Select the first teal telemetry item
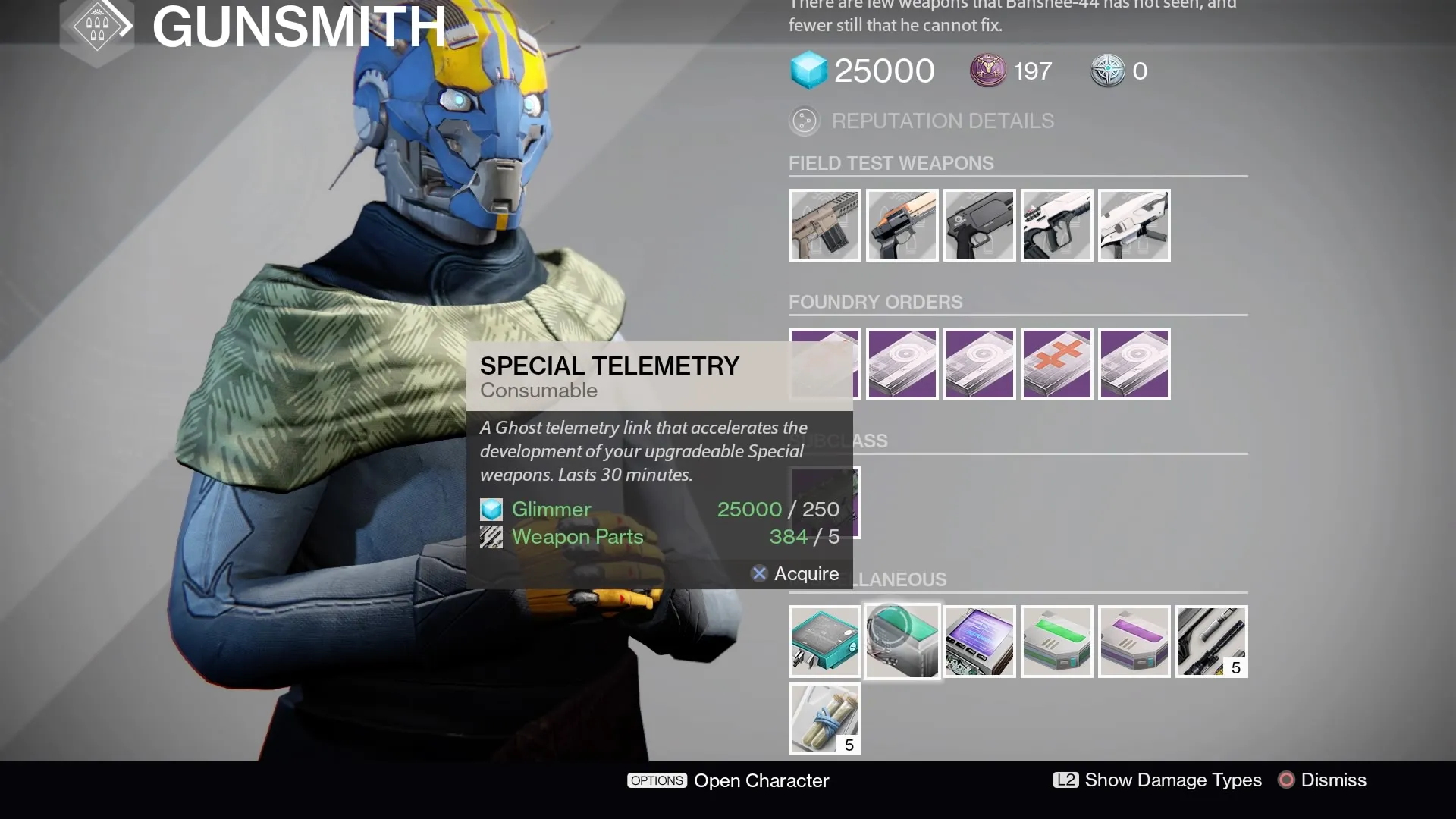1456x819 pixels. (x=824, y=641)
